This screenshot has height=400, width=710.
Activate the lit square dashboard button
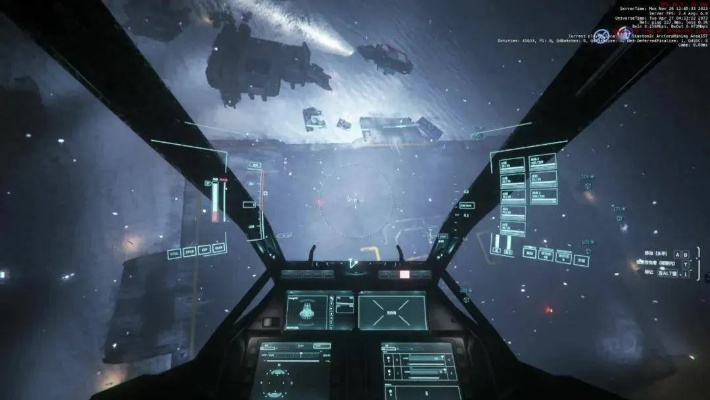tap(405, 273)
